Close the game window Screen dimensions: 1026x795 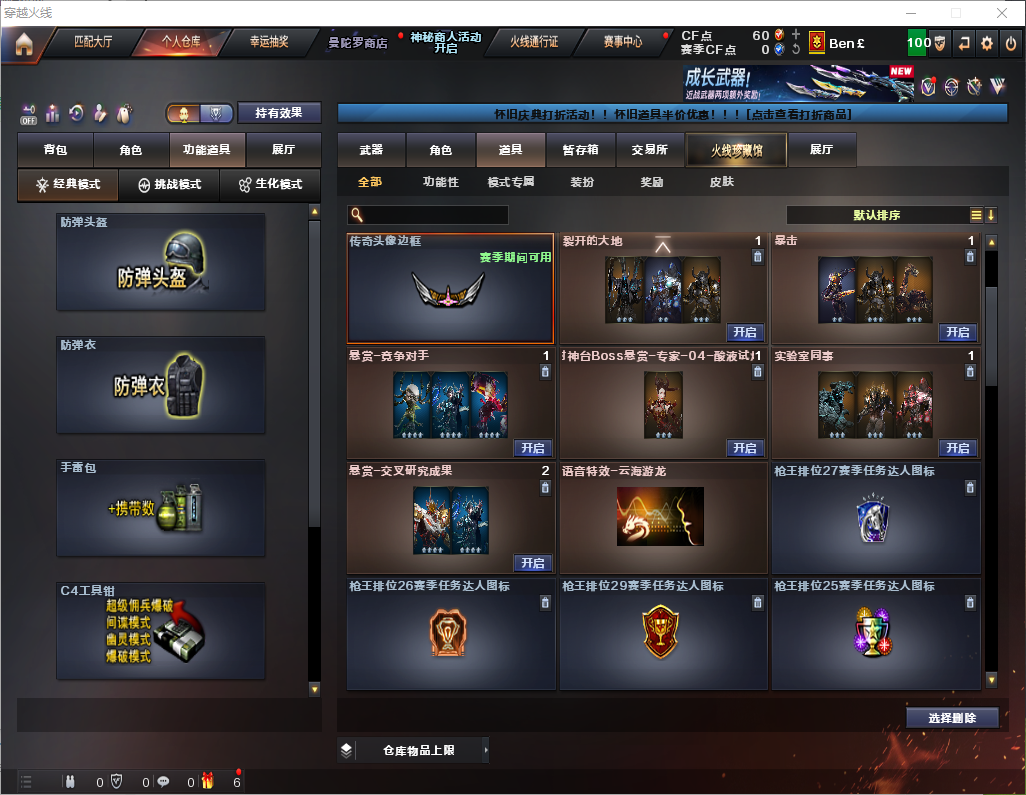1002,13
